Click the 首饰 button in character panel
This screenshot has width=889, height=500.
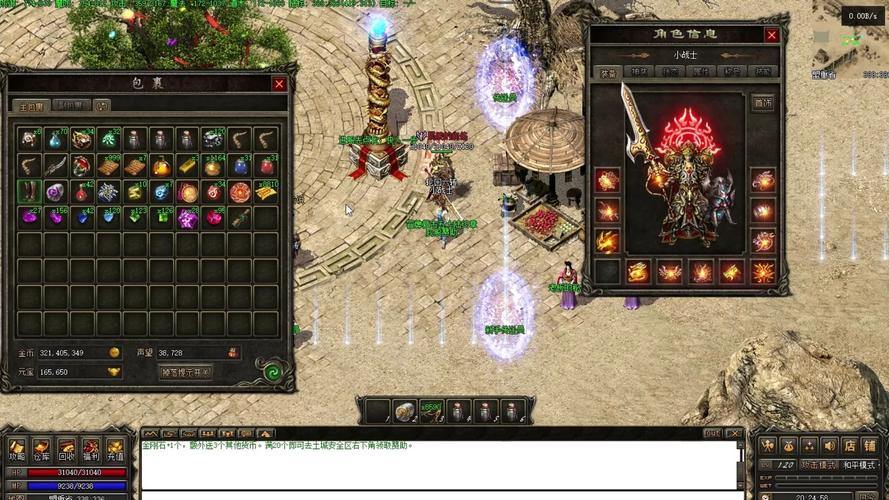(x=762, y=103)
